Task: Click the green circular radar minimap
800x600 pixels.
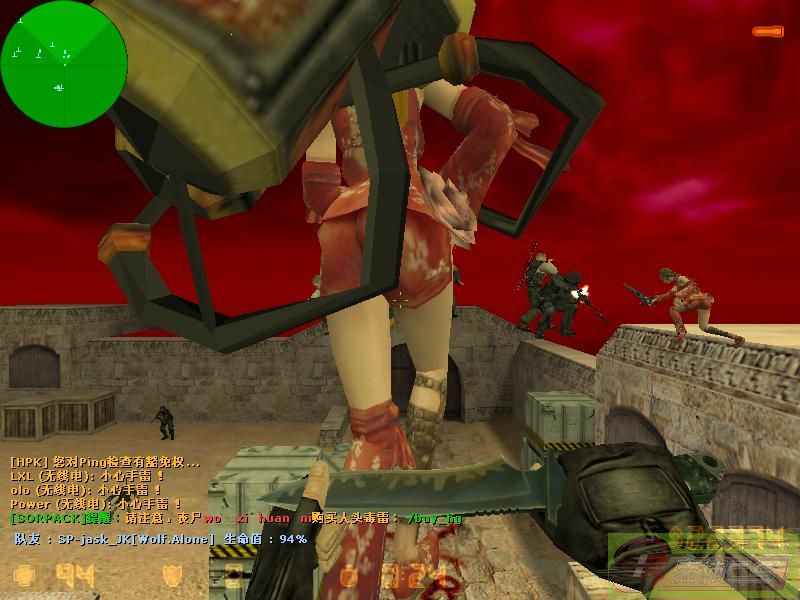Action: 64,55
